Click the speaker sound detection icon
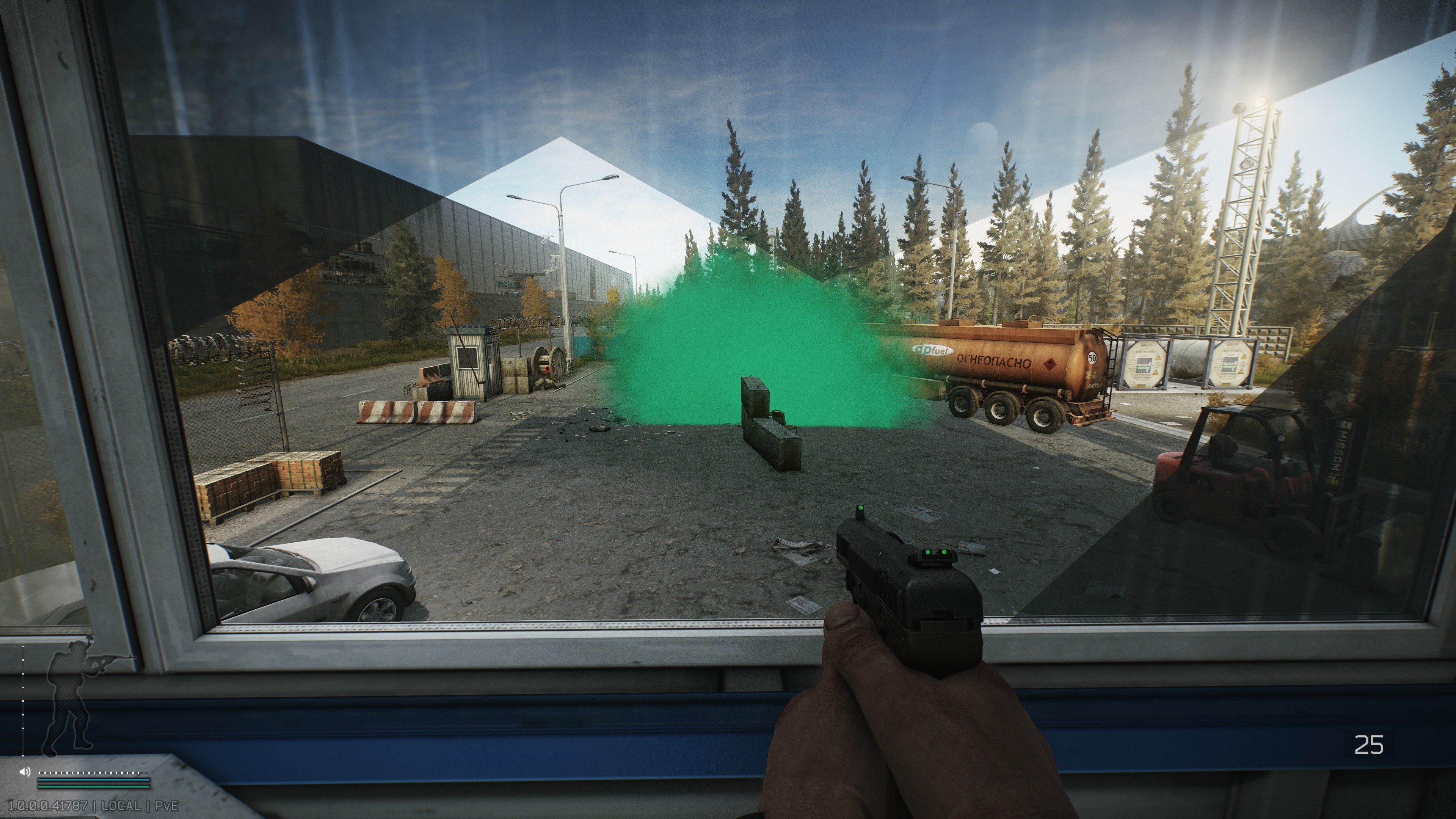1456x819 pixels. (24, 772)
